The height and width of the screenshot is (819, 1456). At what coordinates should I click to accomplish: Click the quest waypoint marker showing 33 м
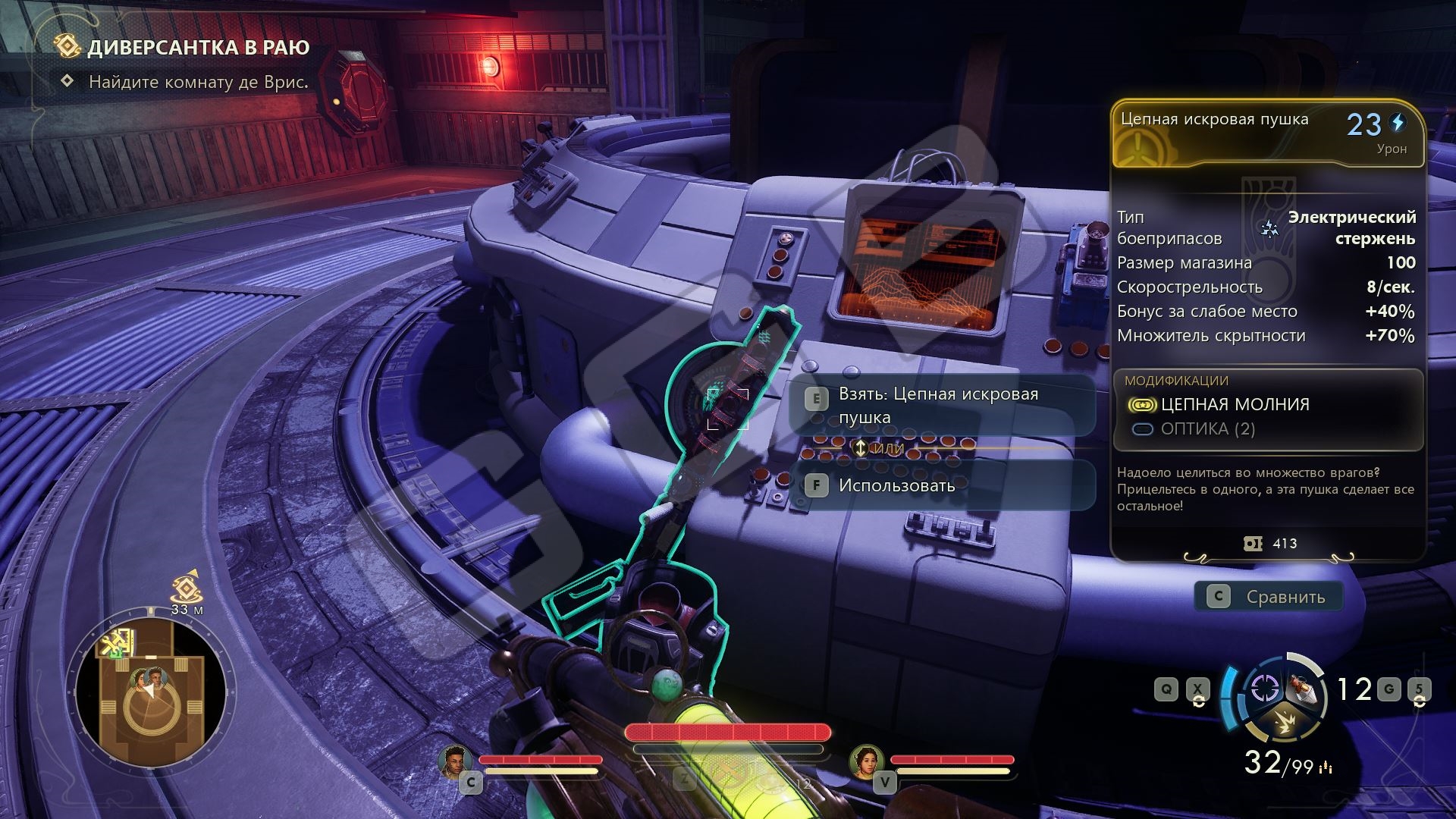186,588
